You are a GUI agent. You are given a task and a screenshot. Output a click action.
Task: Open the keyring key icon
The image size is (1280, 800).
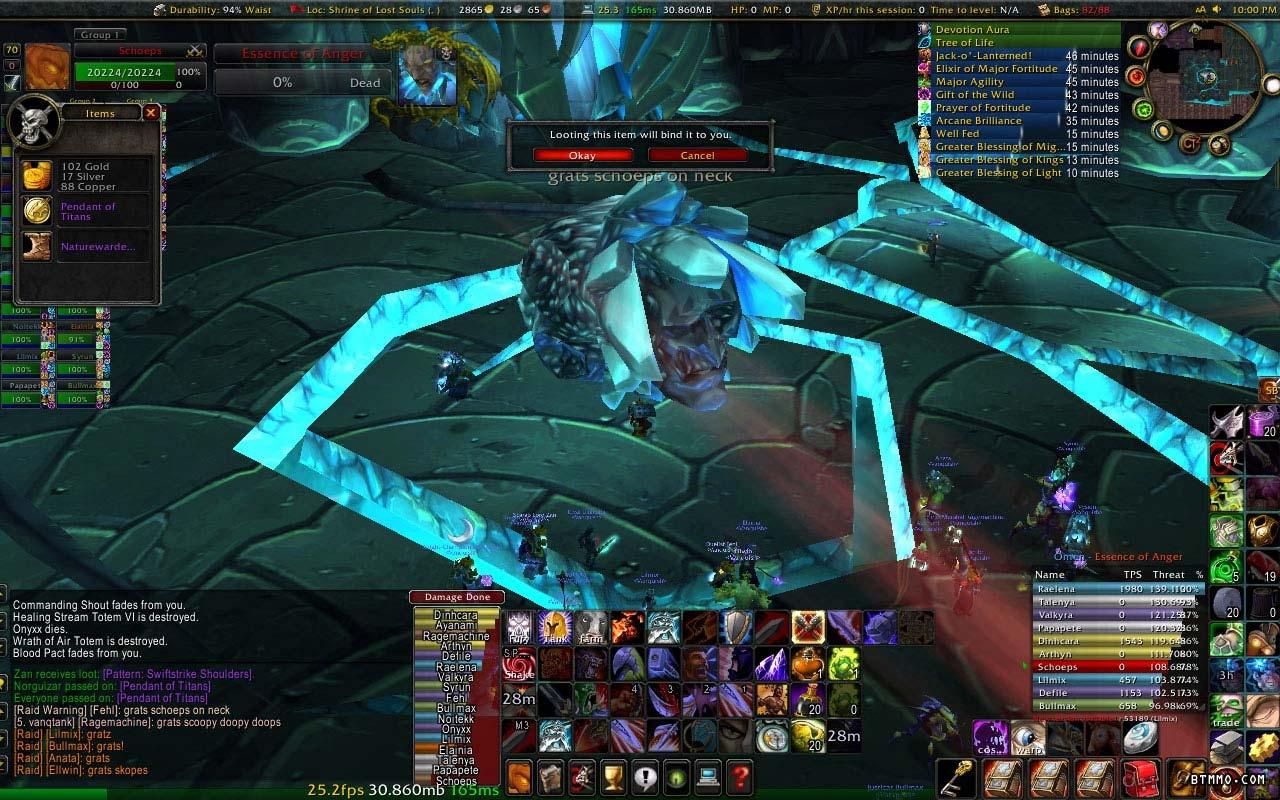click(x=955, y=777)
